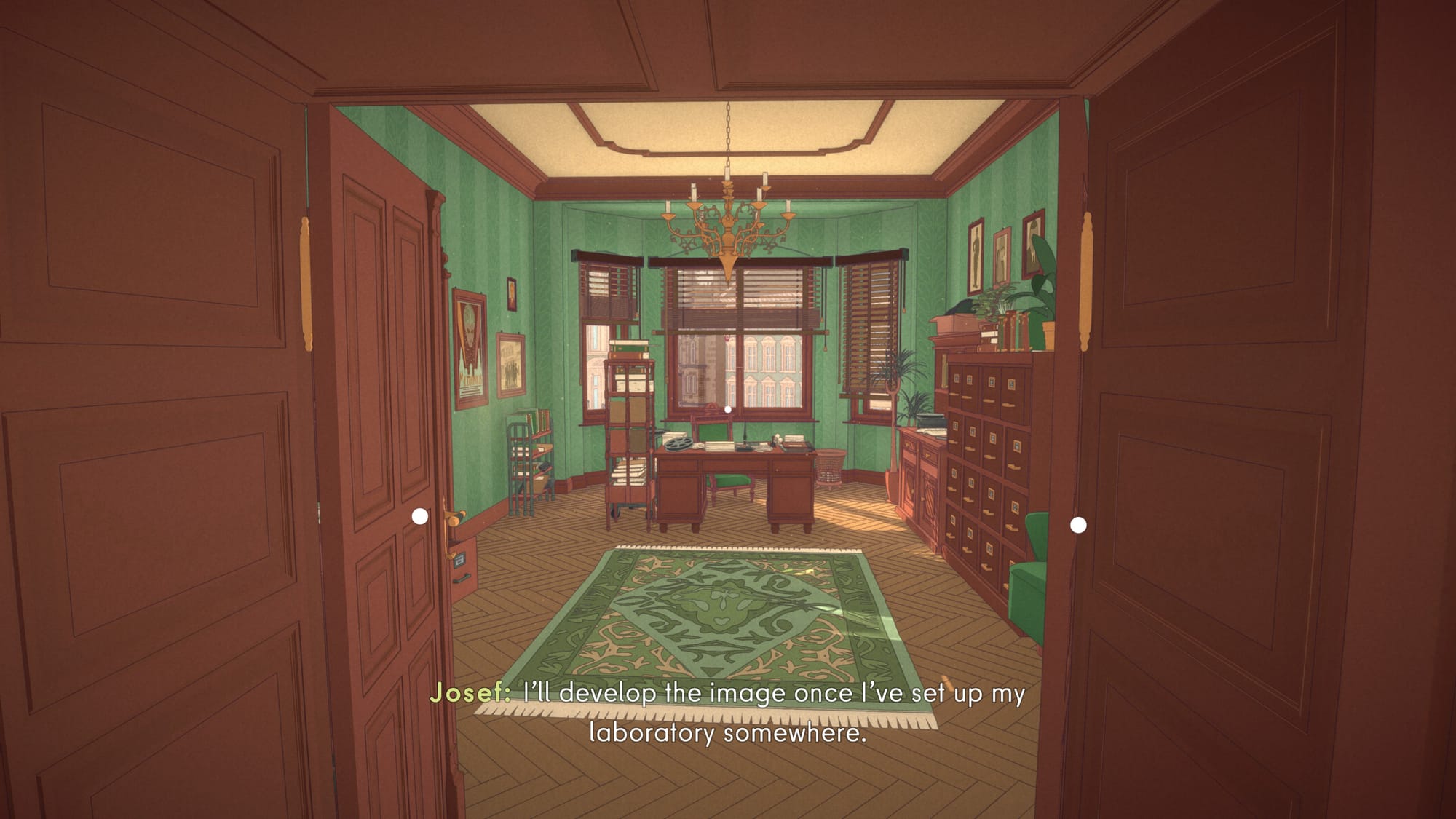Click the white interaction dot beside the left door handle
1456x819 pixels.
420,516
